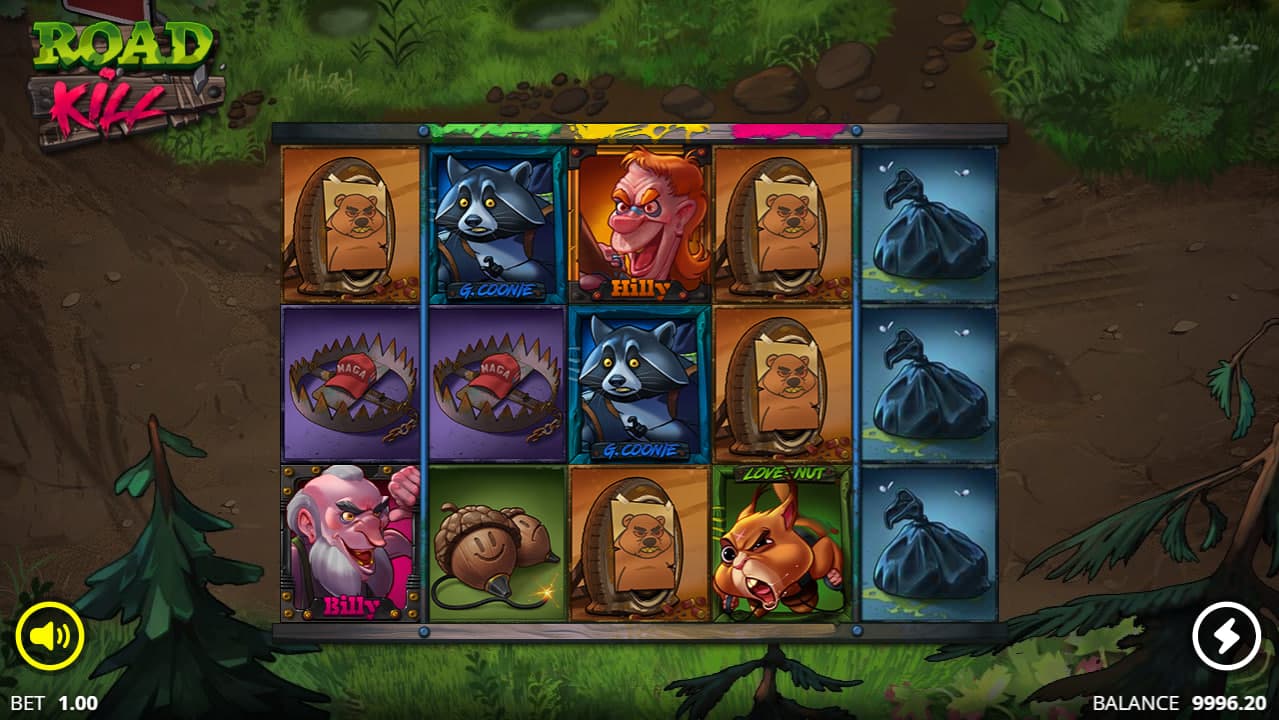Image resolution: width=1279 pixels, height=720 pixels.
Task: Toggle the yellow speaker sound button
Action: pos(49,636)
